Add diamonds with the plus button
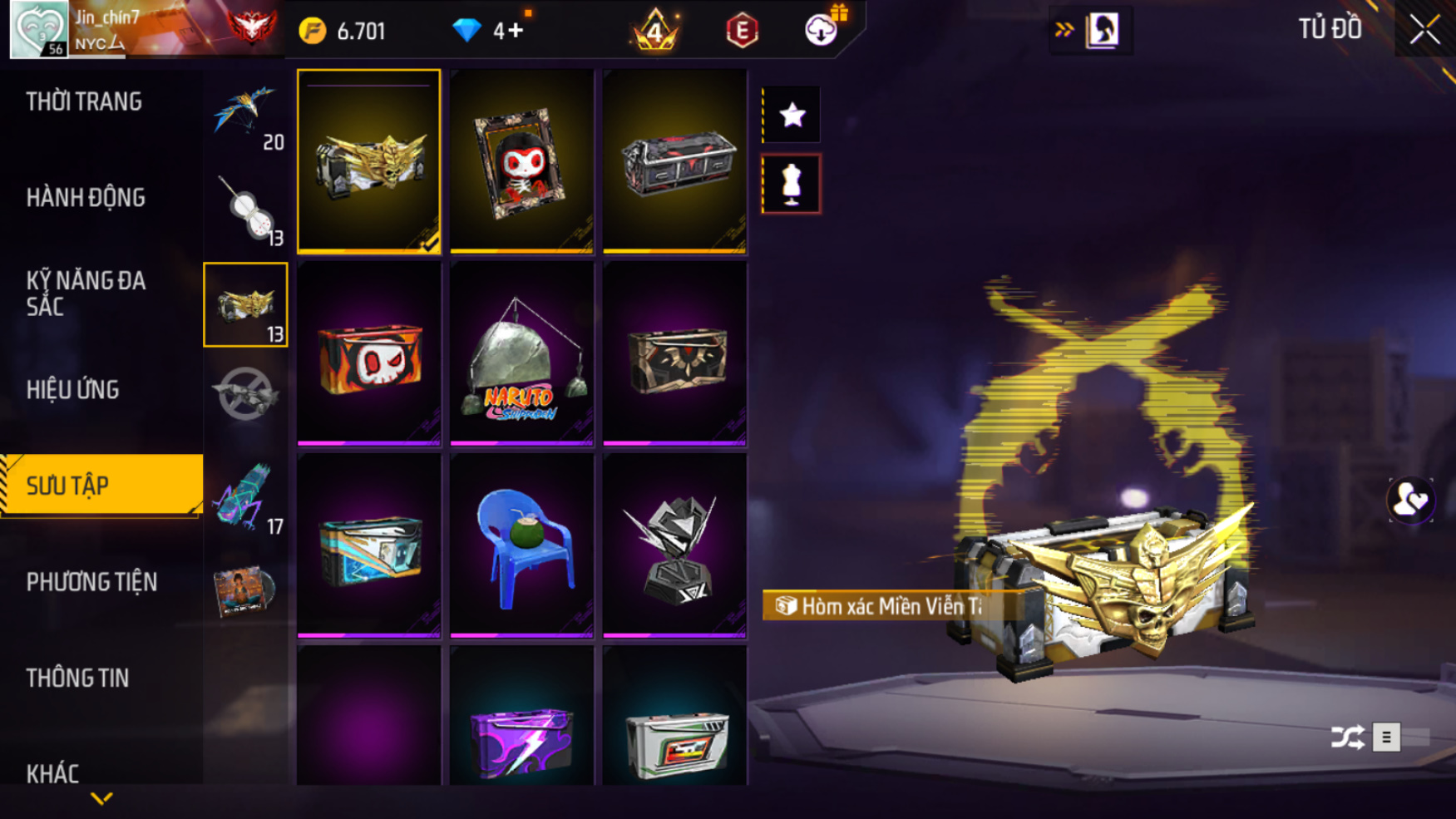This screenshot has height=819, width=1456. (x=516, y=31)
